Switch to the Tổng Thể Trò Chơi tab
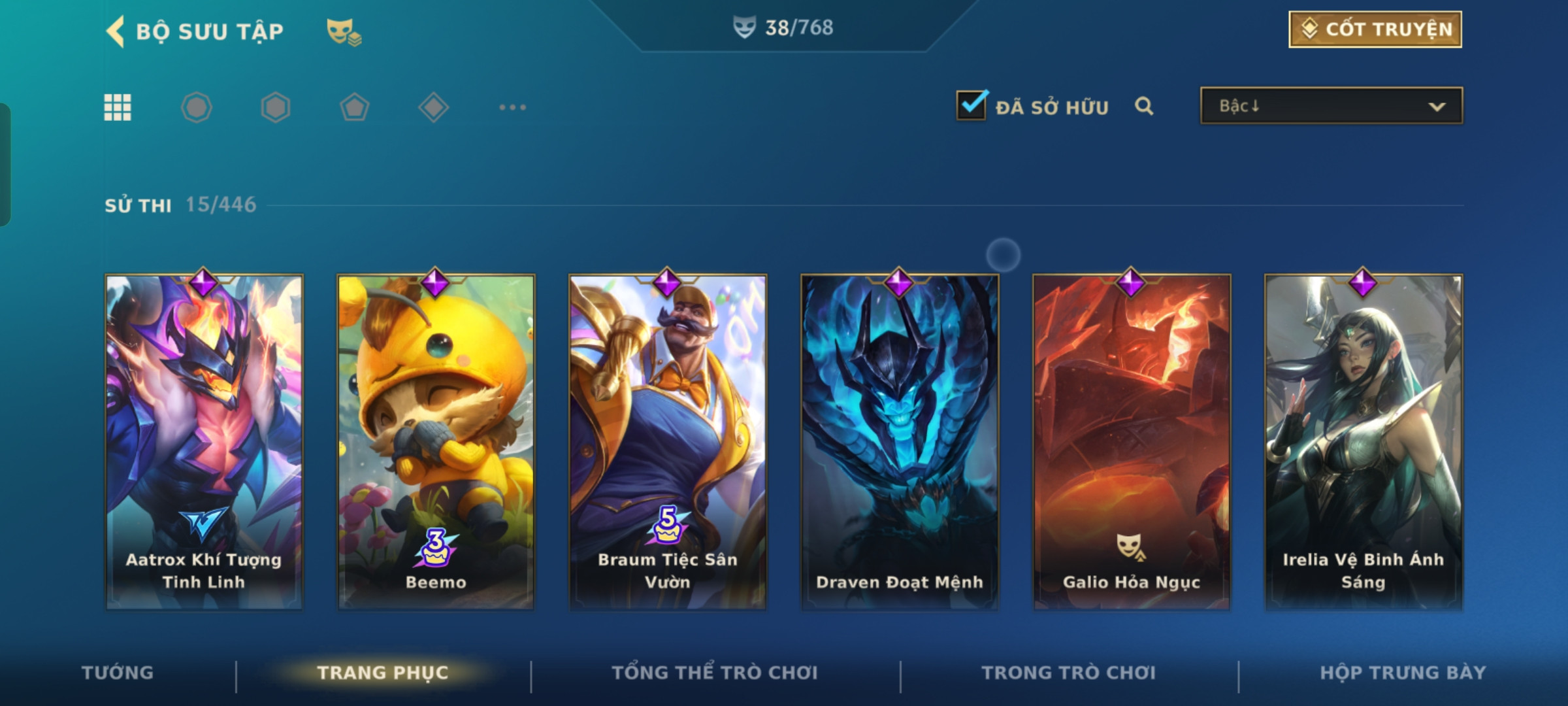1568x706 pixels. coord(714,673)
